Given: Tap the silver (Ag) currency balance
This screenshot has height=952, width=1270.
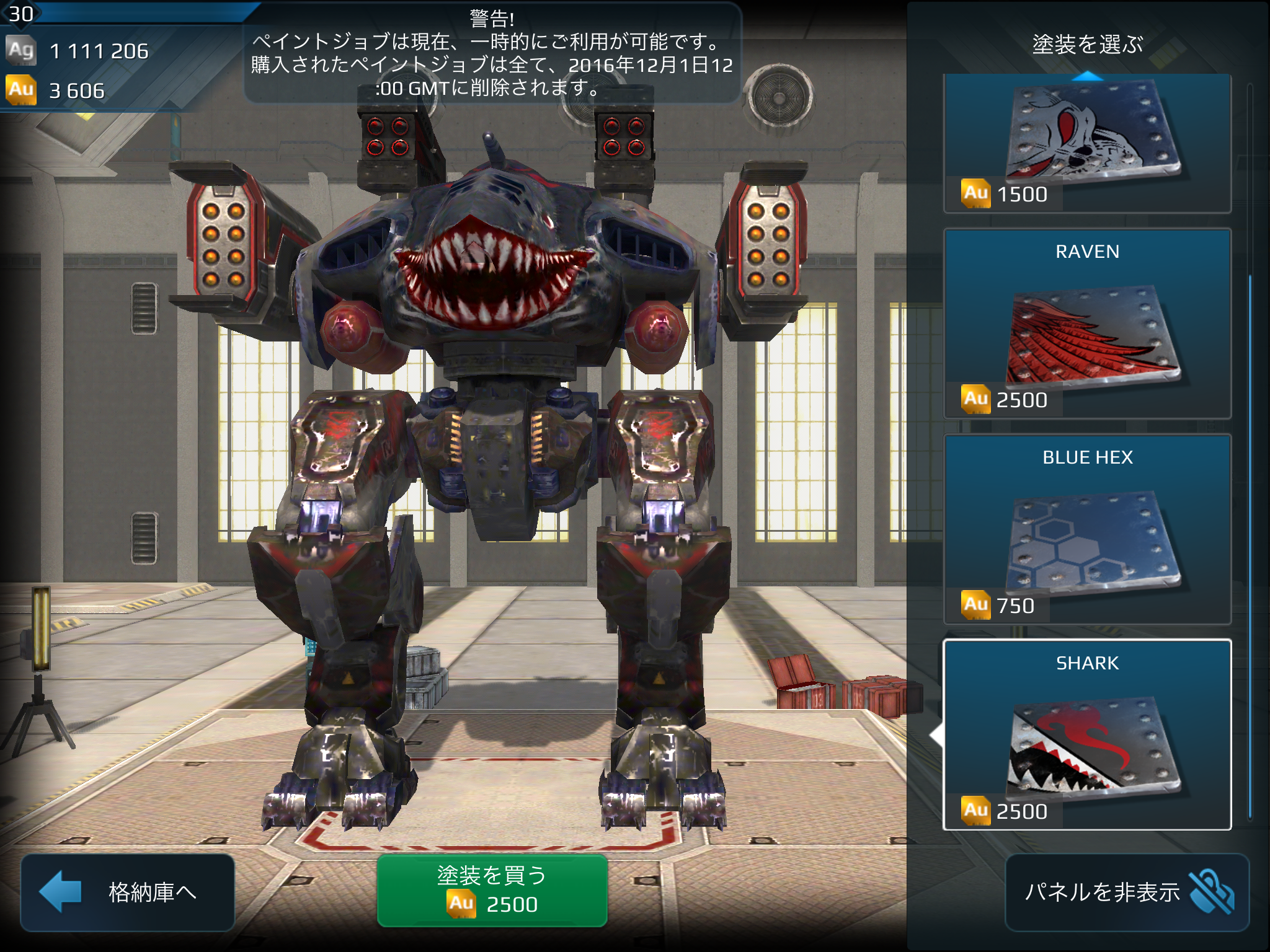Looking at the screenshot, I should click(78, 51).
